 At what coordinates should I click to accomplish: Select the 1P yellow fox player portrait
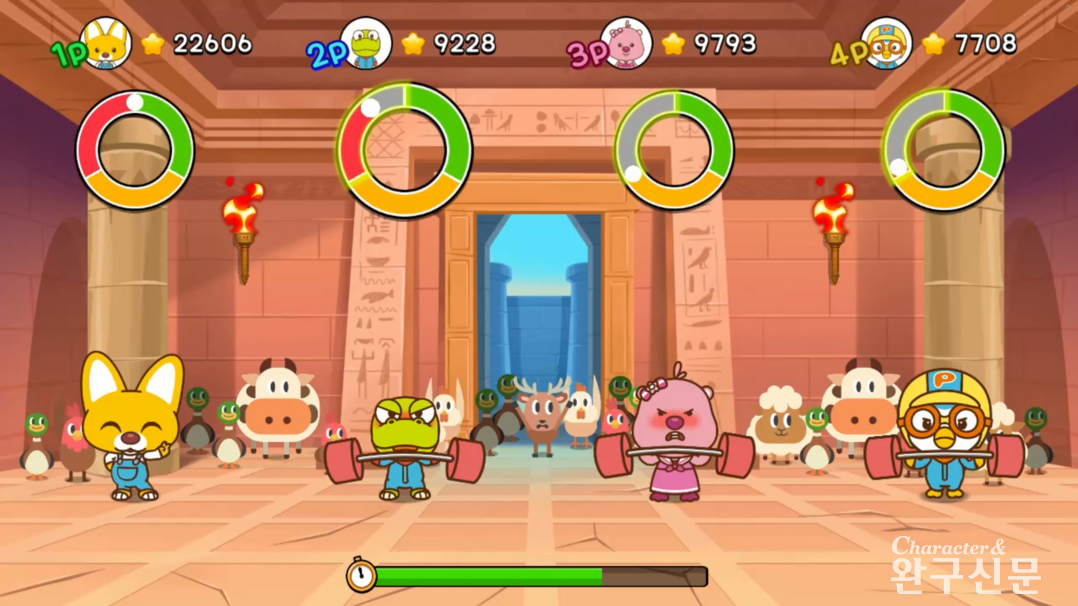[x=106, y=43]
